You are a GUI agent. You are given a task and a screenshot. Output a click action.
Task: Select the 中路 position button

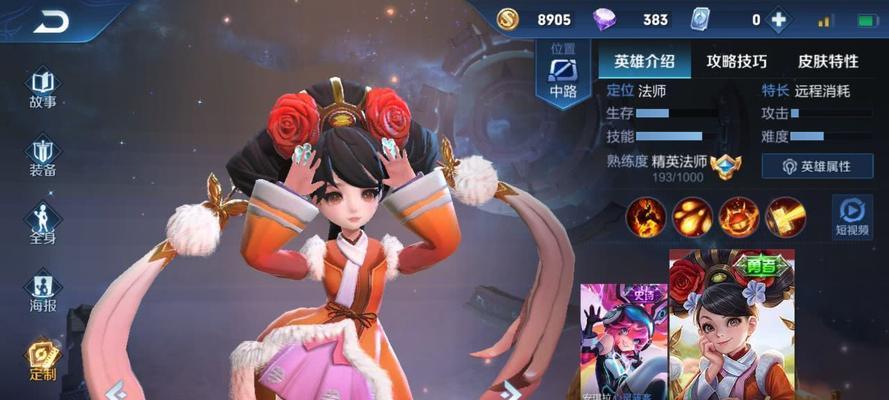pyautogui.click(x=564, y=76)
